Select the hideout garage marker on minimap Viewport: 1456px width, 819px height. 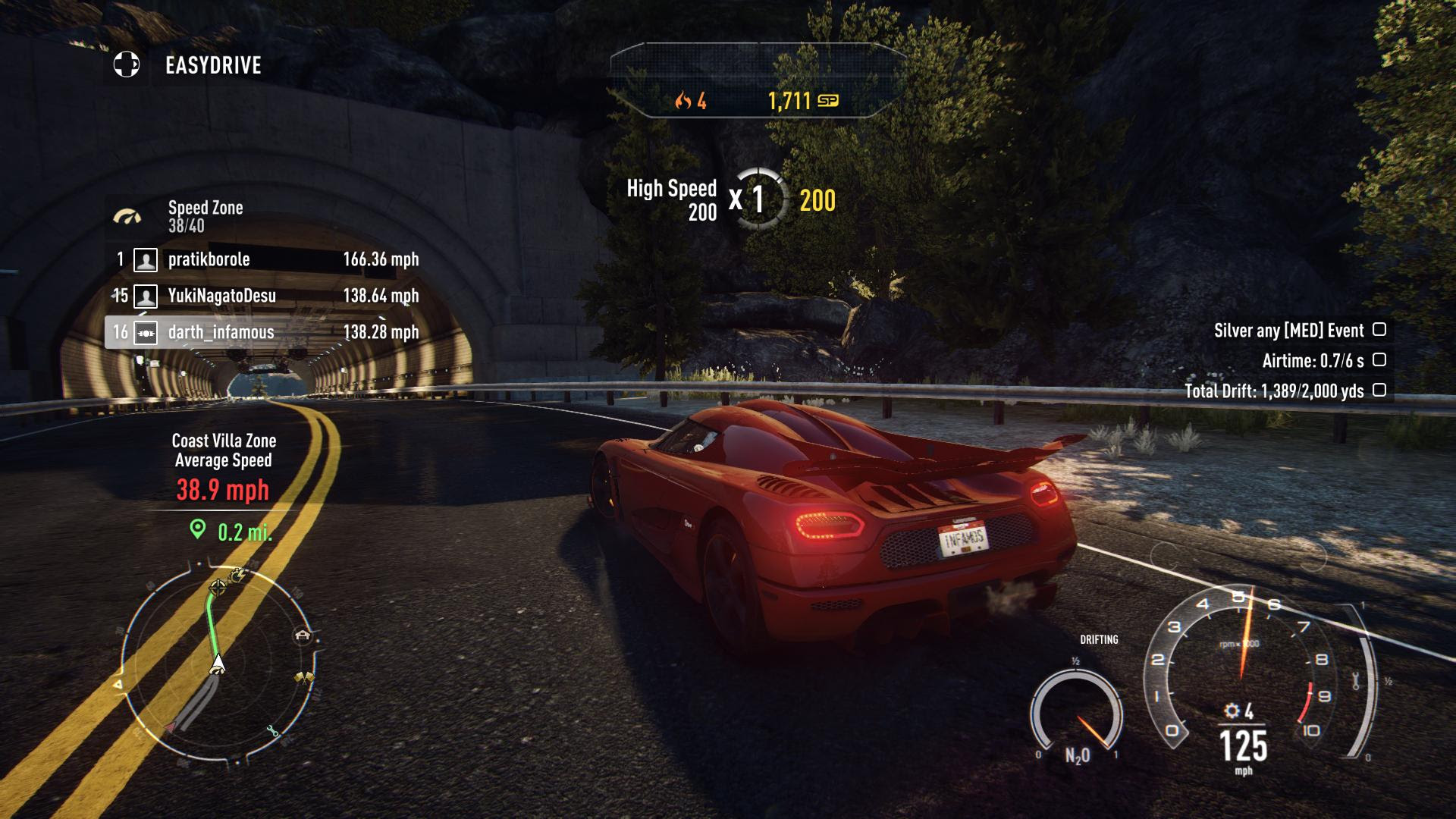click(303, 635)
